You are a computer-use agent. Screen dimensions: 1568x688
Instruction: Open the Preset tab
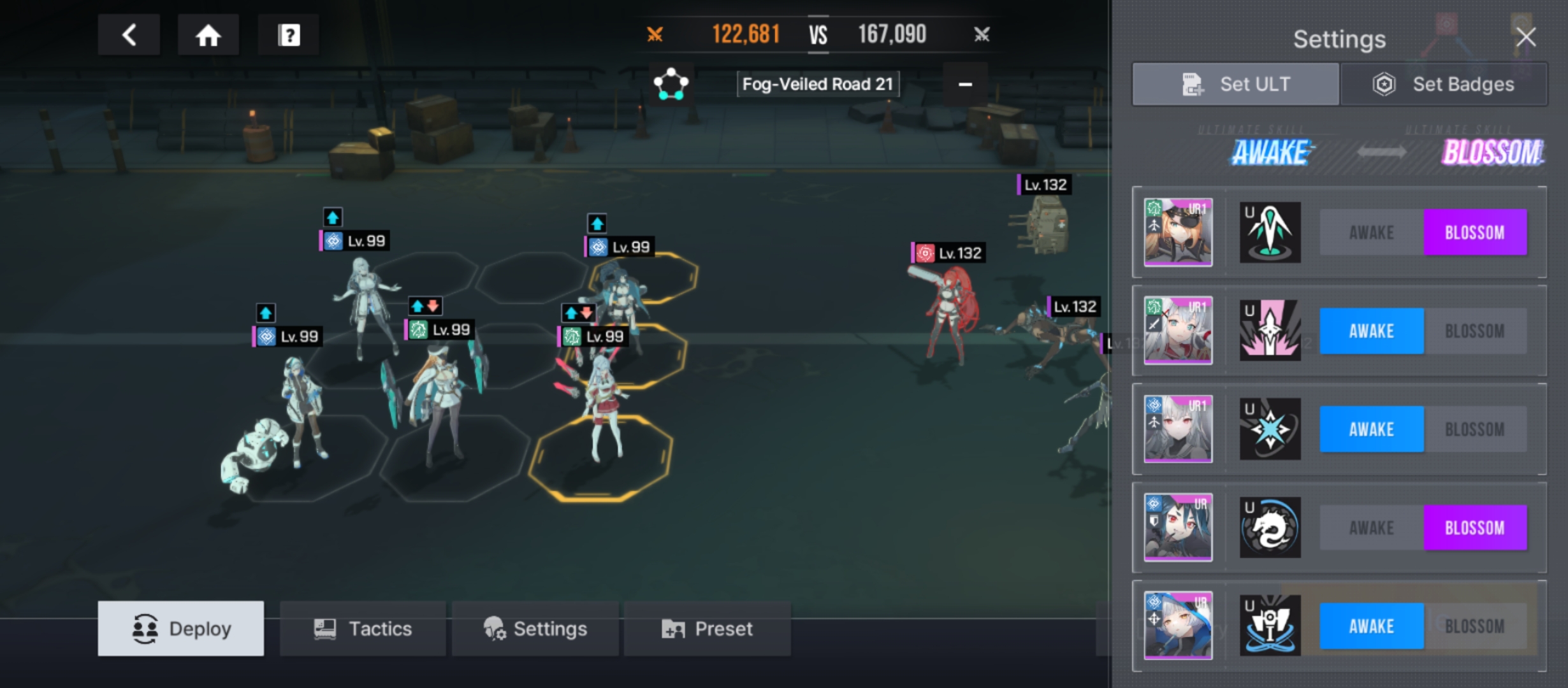(707, 629)
